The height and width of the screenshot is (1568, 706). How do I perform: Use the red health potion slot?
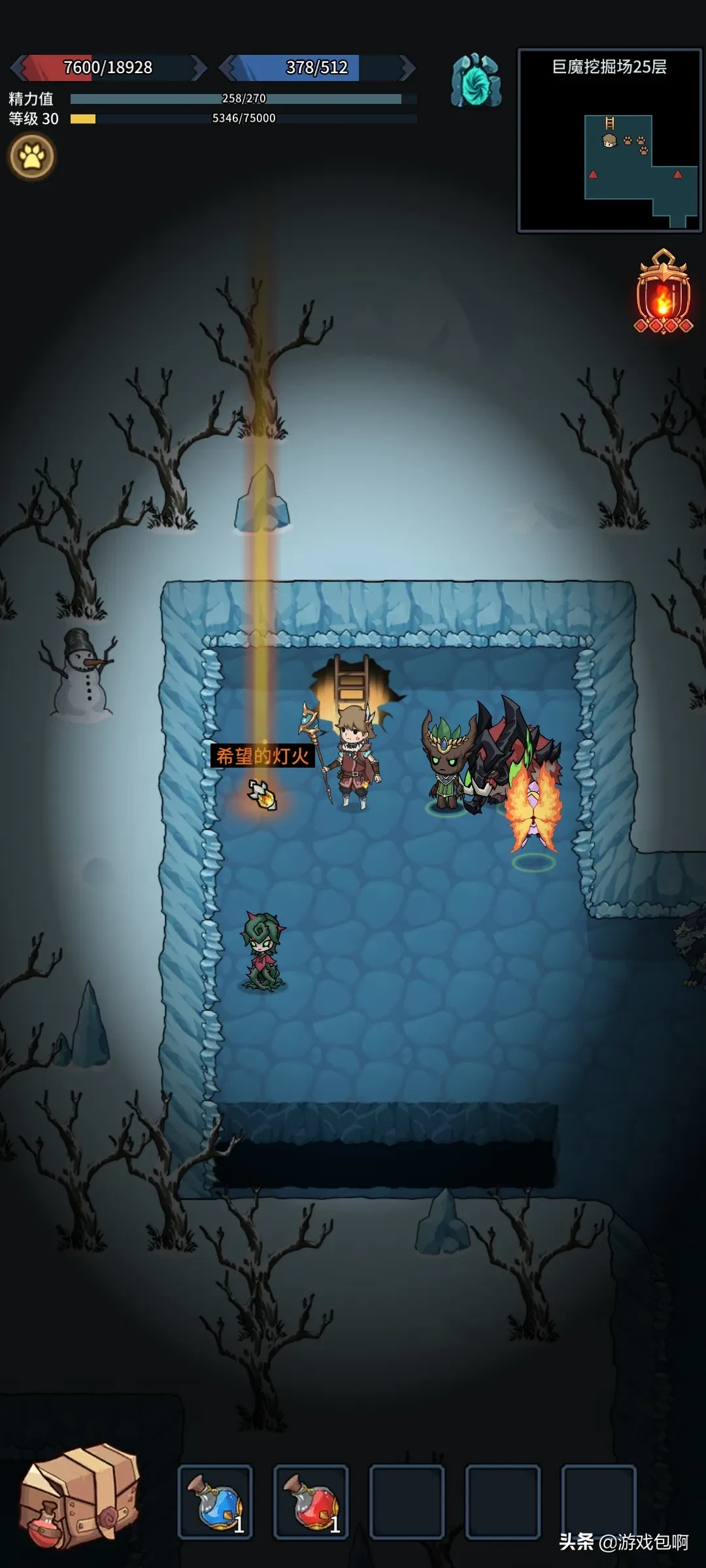[311, 1501]
